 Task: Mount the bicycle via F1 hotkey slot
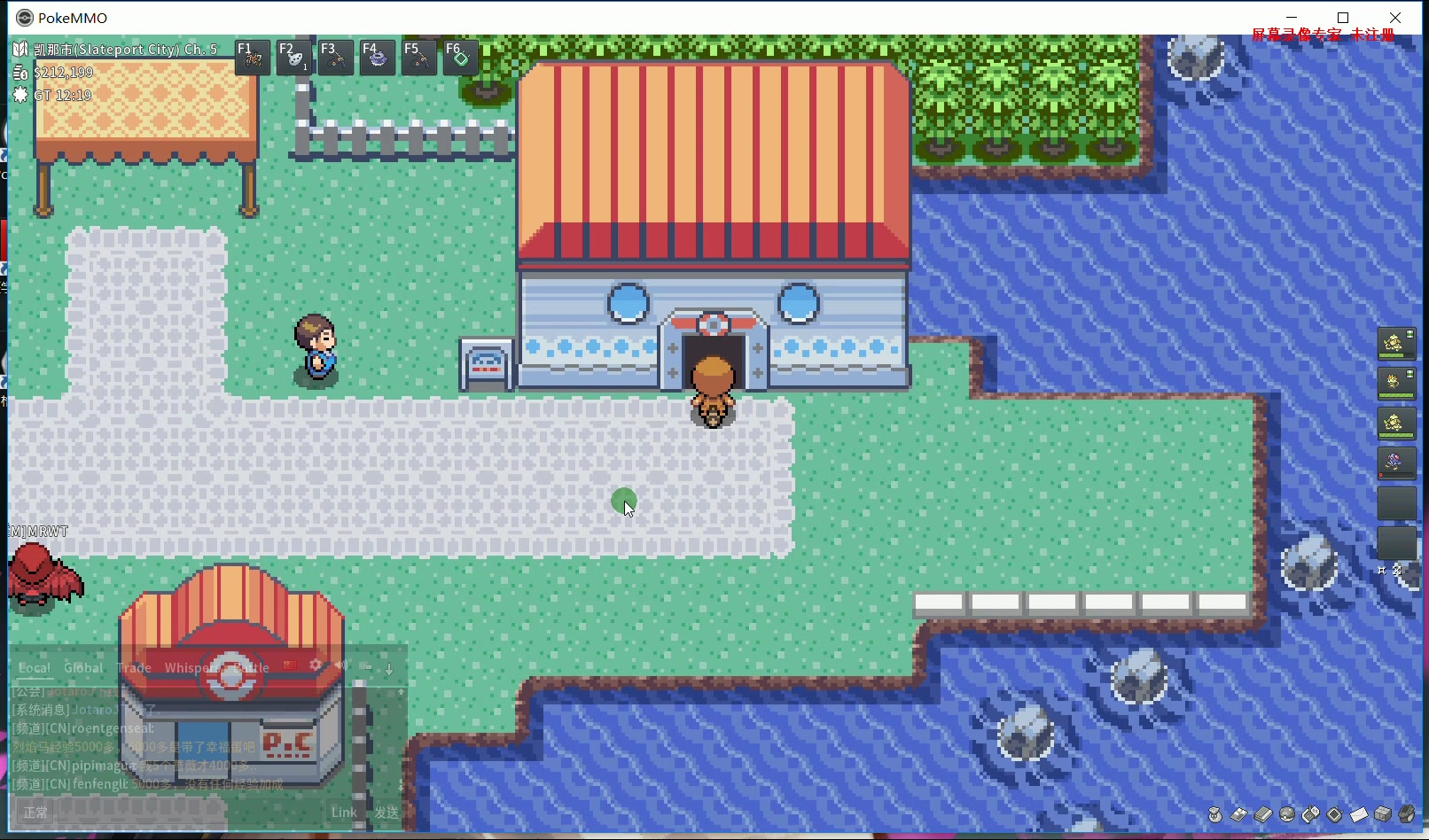[252, 57]
